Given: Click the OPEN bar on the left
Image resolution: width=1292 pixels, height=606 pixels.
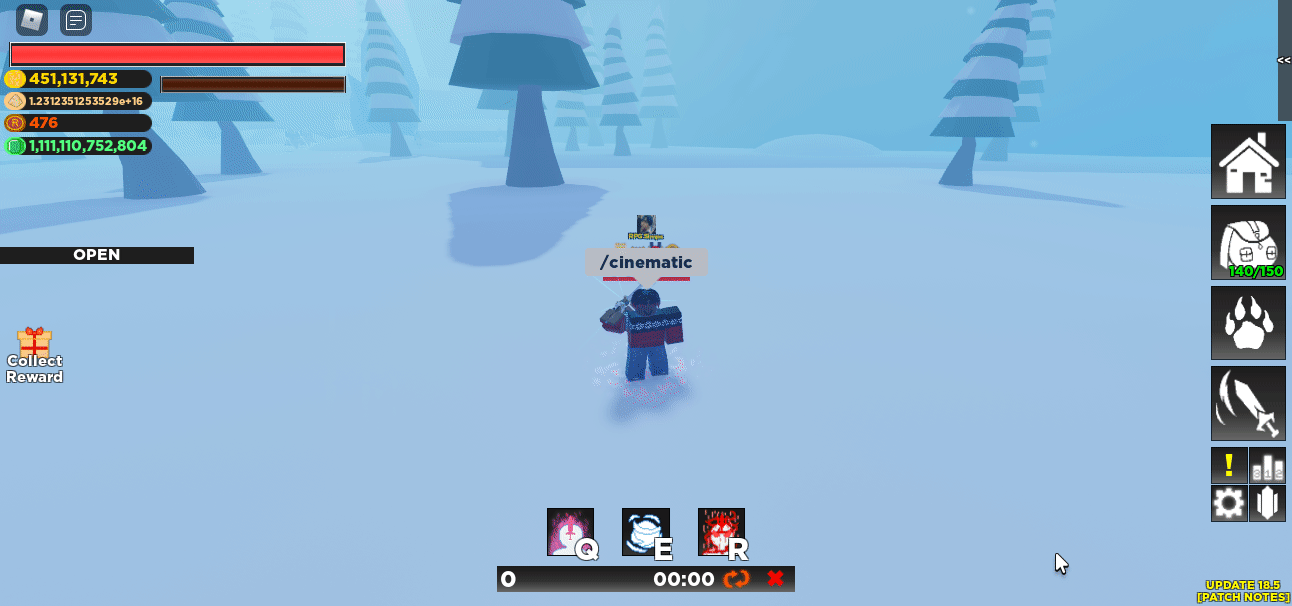Looking at the screenshot, I should click(97, 255).
